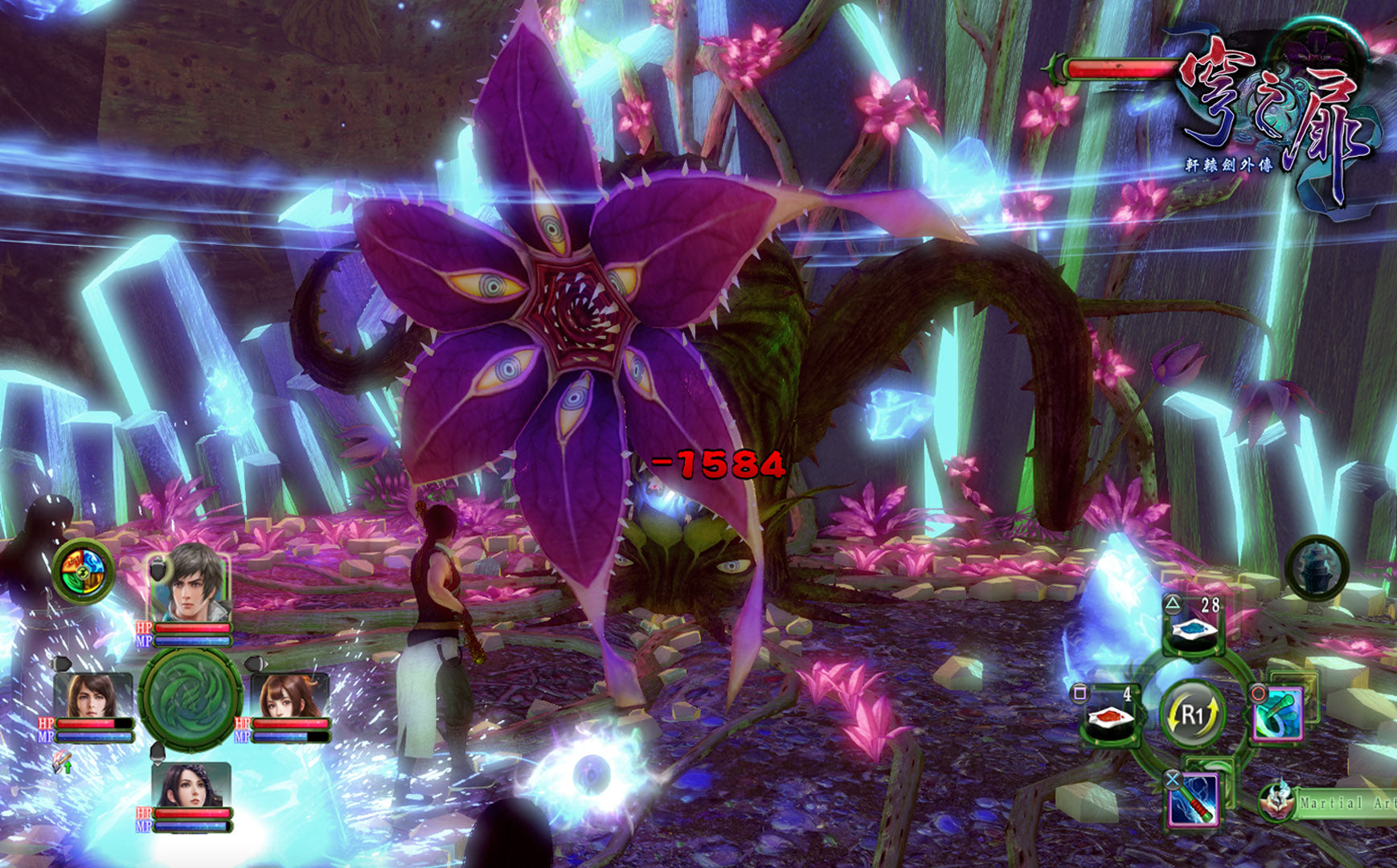Toggle the top party member's slot marker
This screenshot has width=1397, height=868.
click(158, 568)
